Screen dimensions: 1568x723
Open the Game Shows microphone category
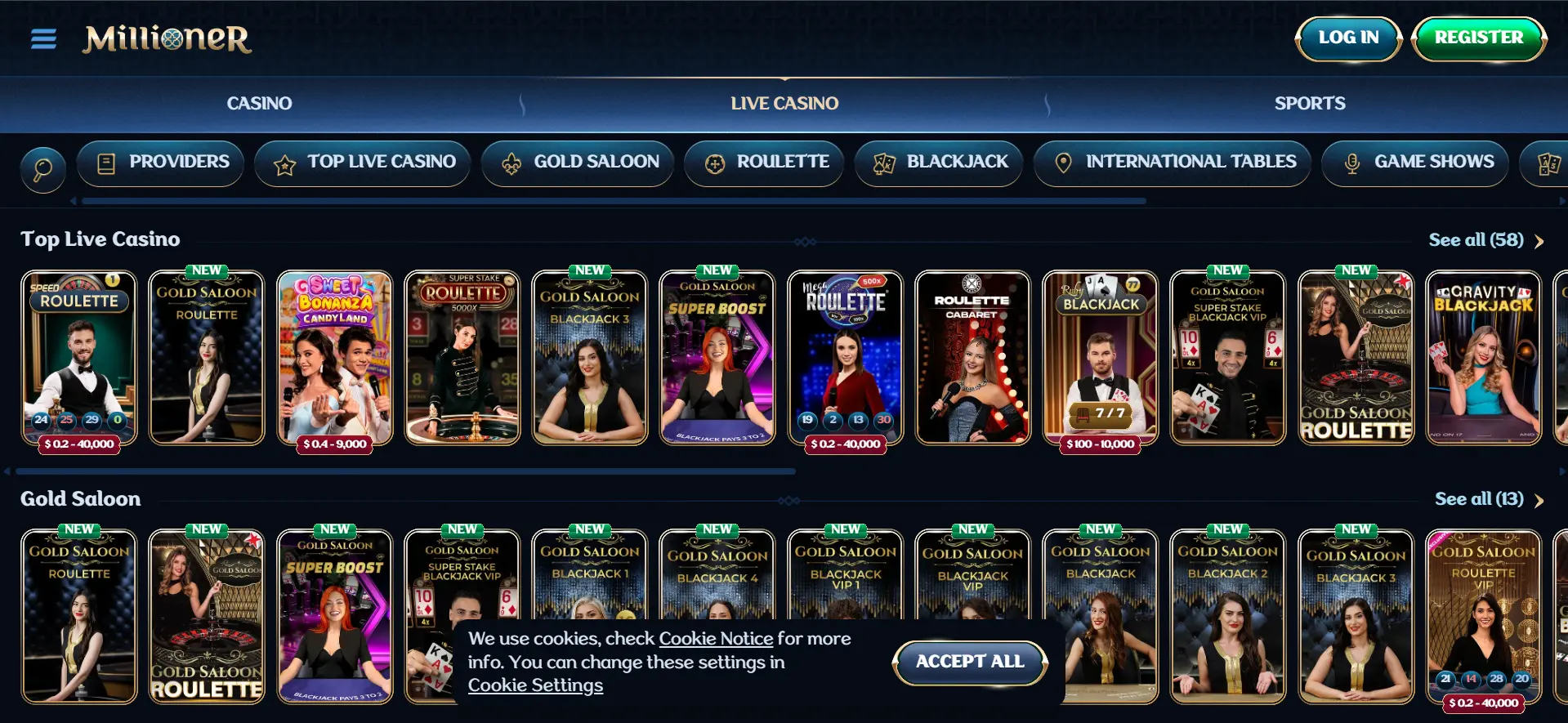point(1351,163)
